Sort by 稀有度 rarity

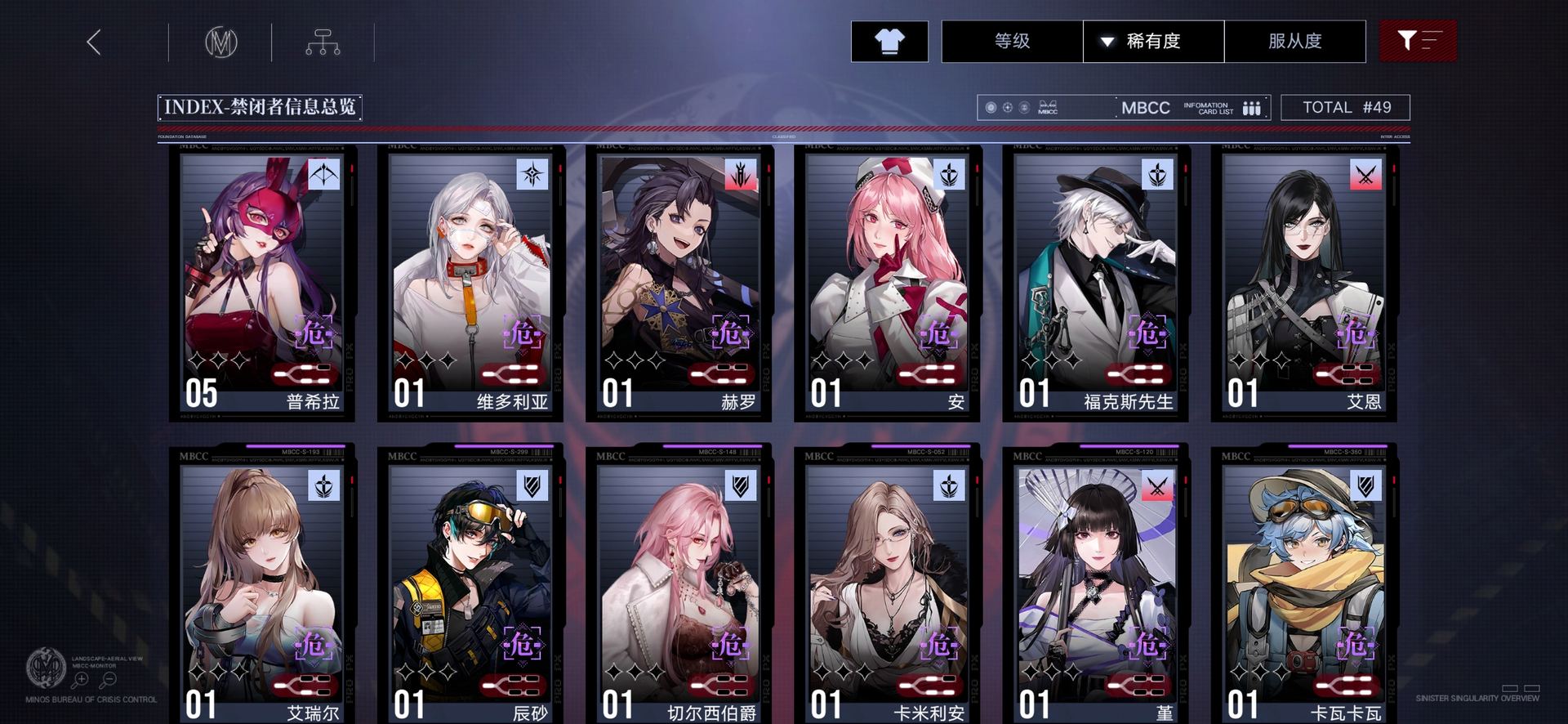[x=1153, y=41]
